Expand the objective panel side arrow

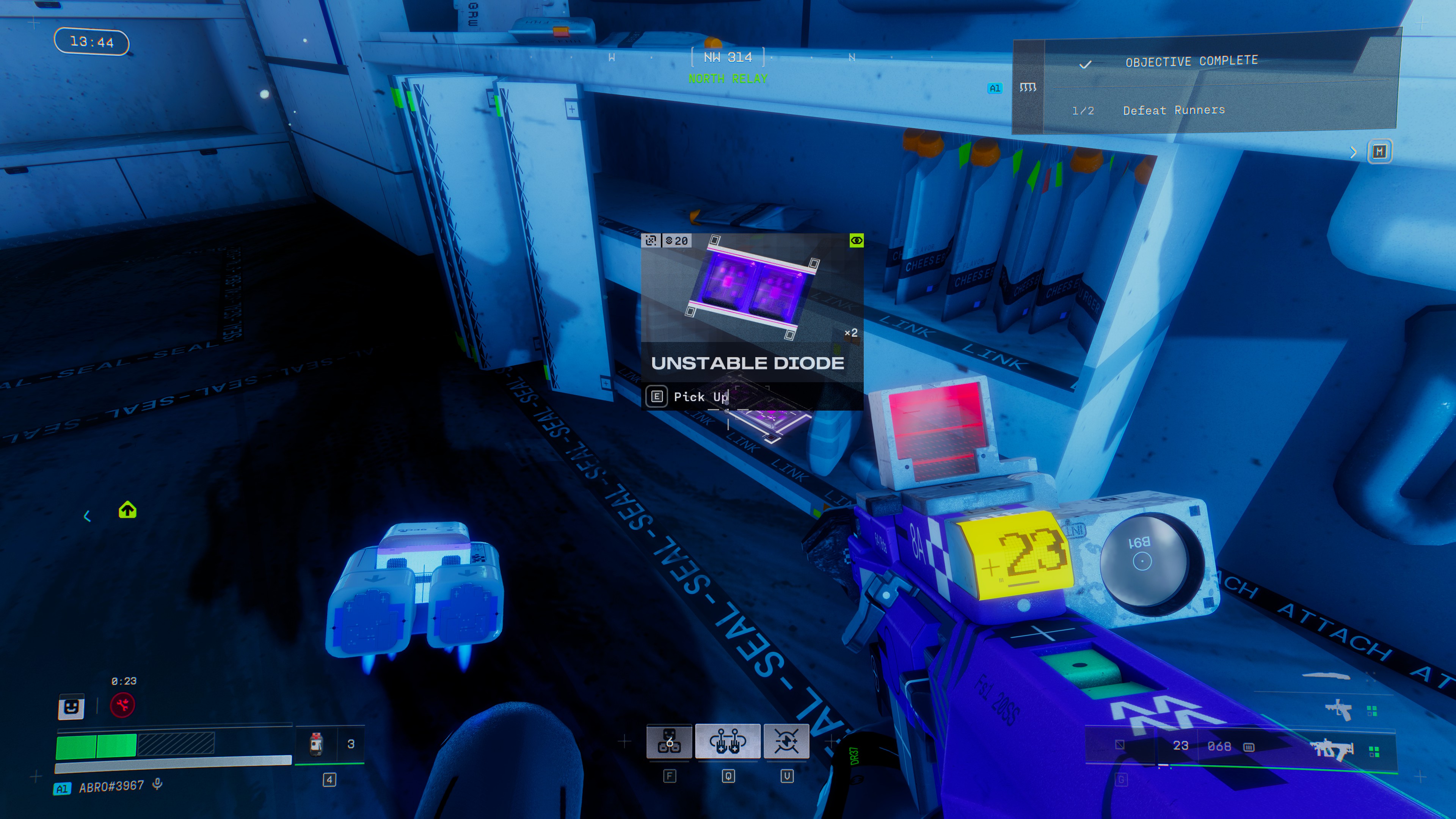1353,152
